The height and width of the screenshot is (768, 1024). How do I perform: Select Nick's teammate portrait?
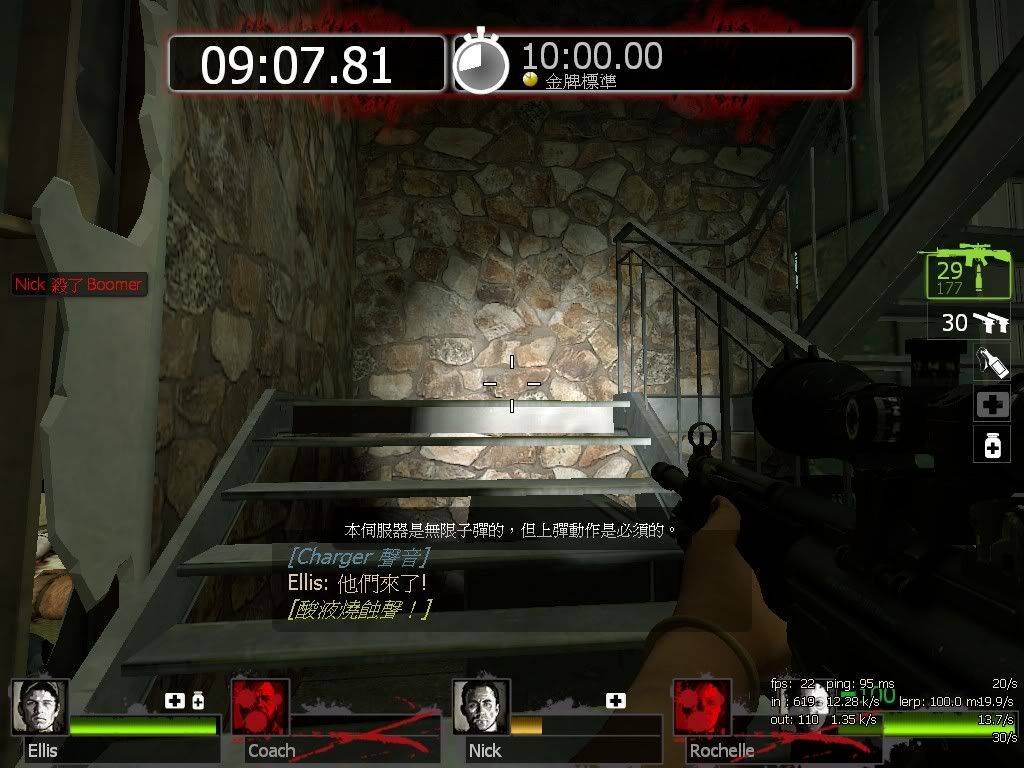pos(481,707)
